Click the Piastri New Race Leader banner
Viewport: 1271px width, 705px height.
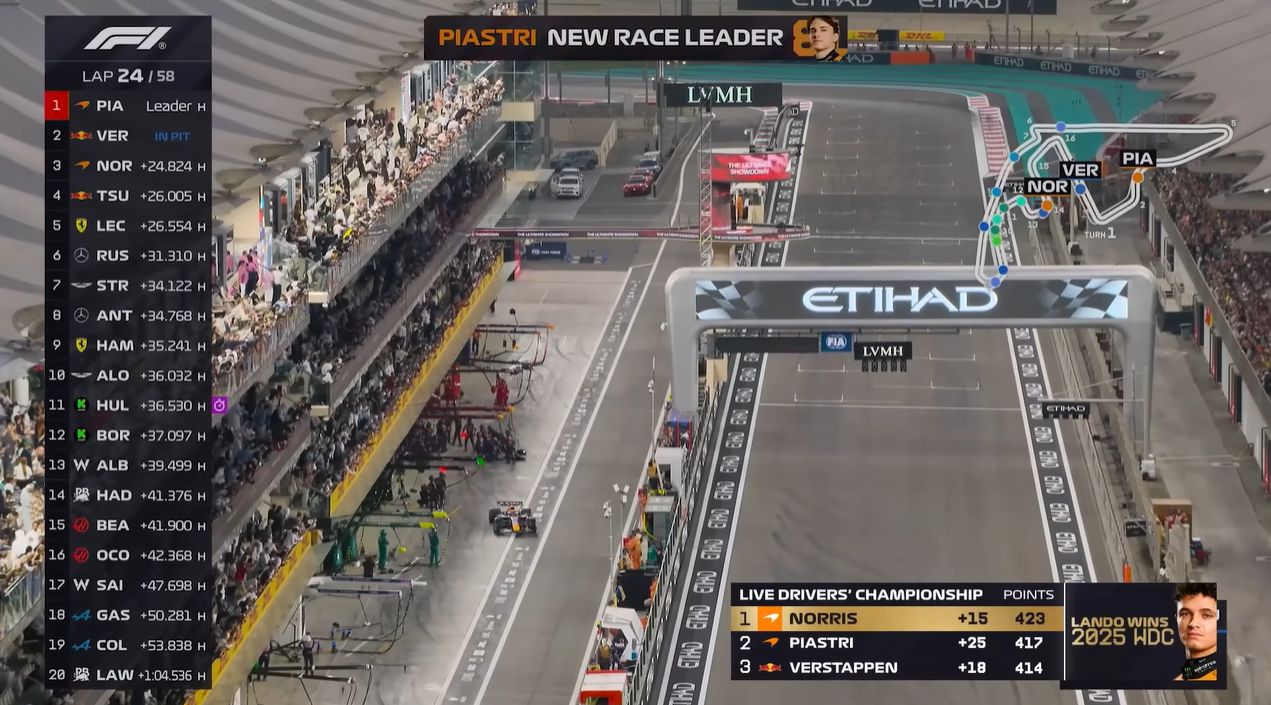click(x=634, y=38)
